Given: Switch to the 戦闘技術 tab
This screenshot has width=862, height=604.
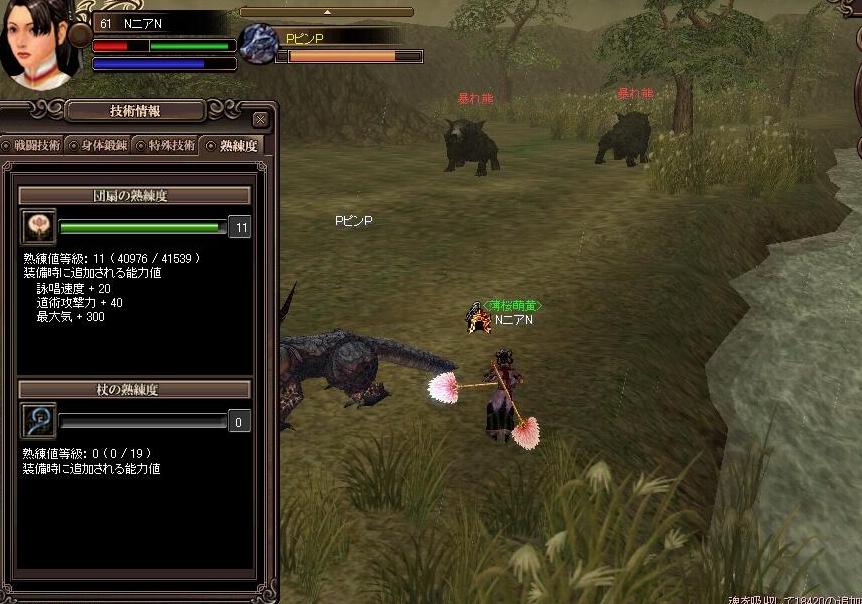Looking at the screenshot, I should pyautogui.click(x=33, y=145).
